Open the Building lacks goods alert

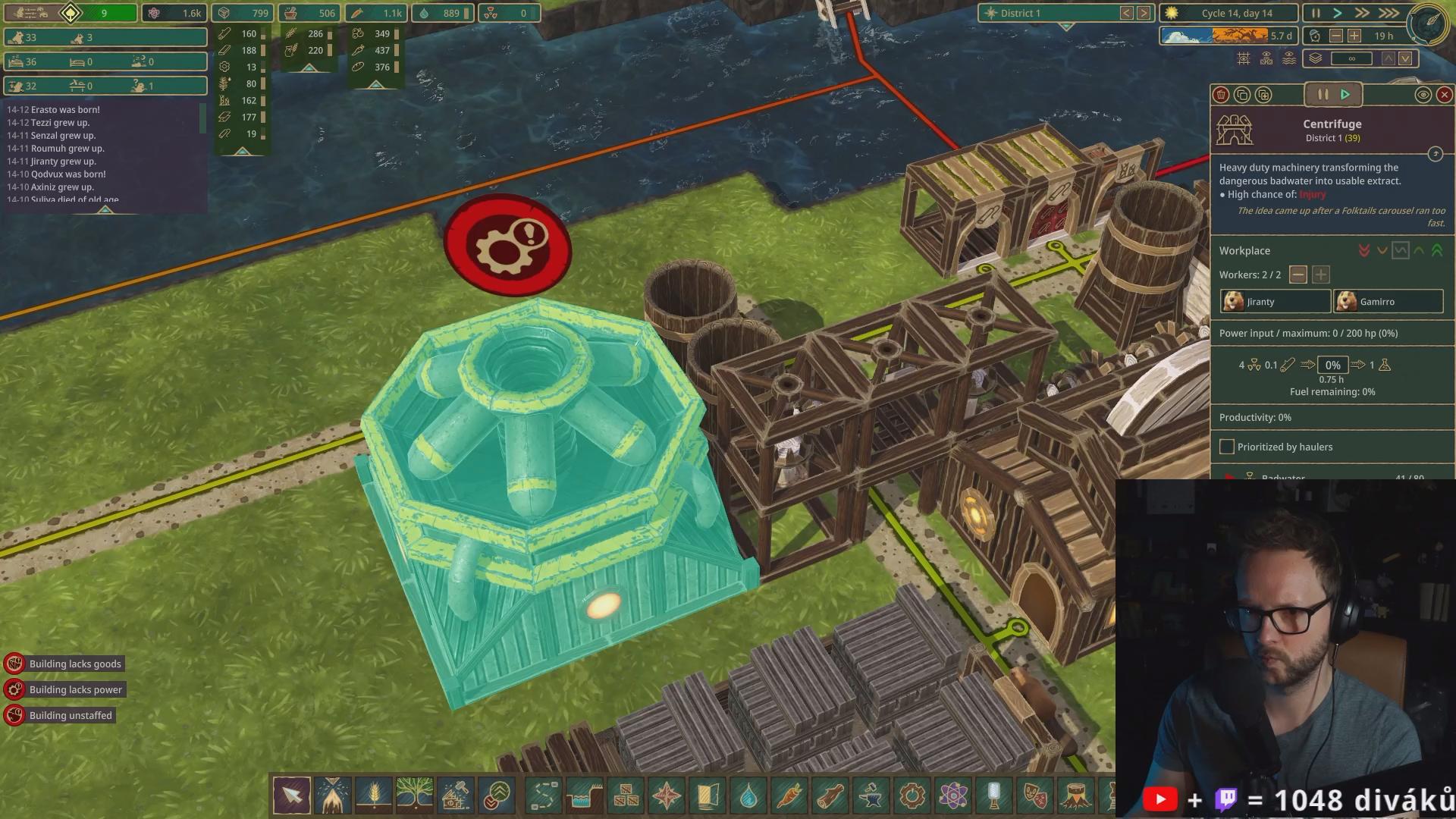coord(75,664)
